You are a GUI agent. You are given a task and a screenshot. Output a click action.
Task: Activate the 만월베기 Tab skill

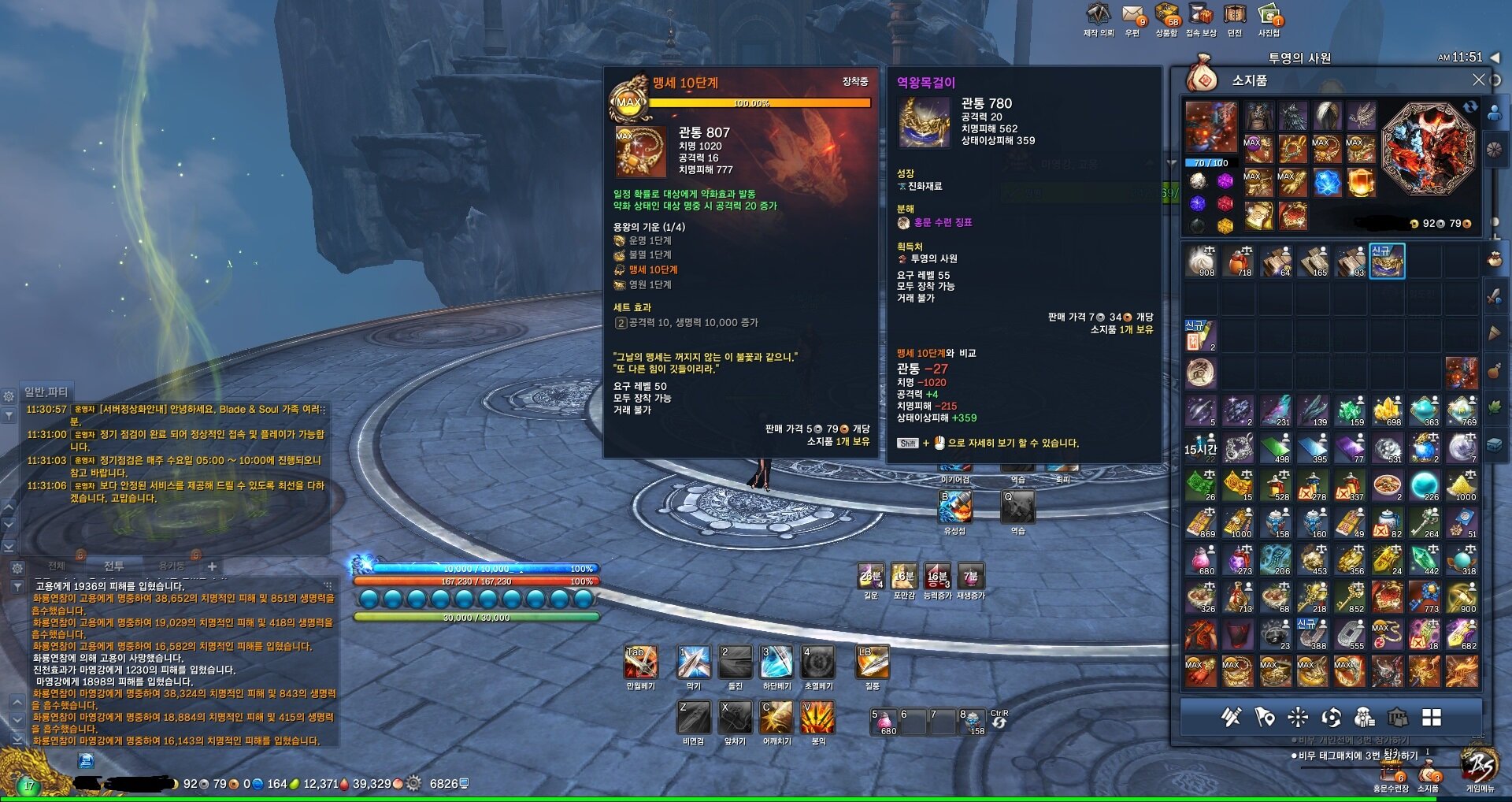[640, 663]
